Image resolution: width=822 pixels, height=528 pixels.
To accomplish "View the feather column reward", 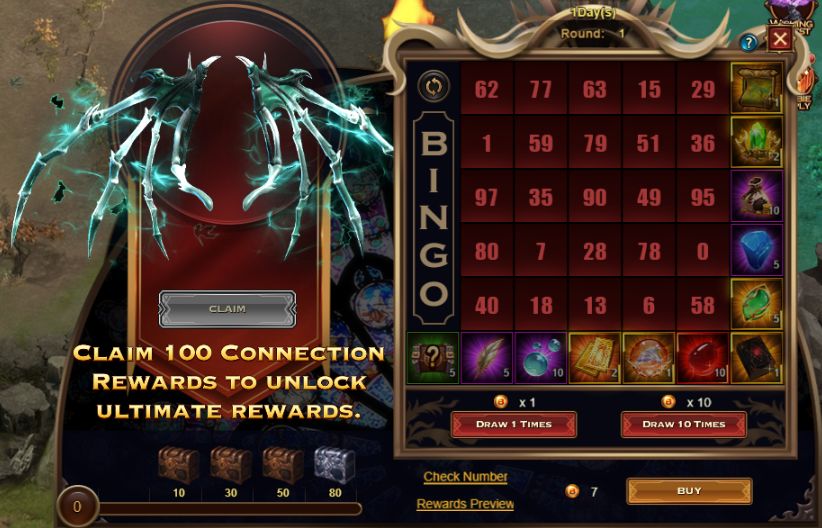I will click(x=487, y=358).
